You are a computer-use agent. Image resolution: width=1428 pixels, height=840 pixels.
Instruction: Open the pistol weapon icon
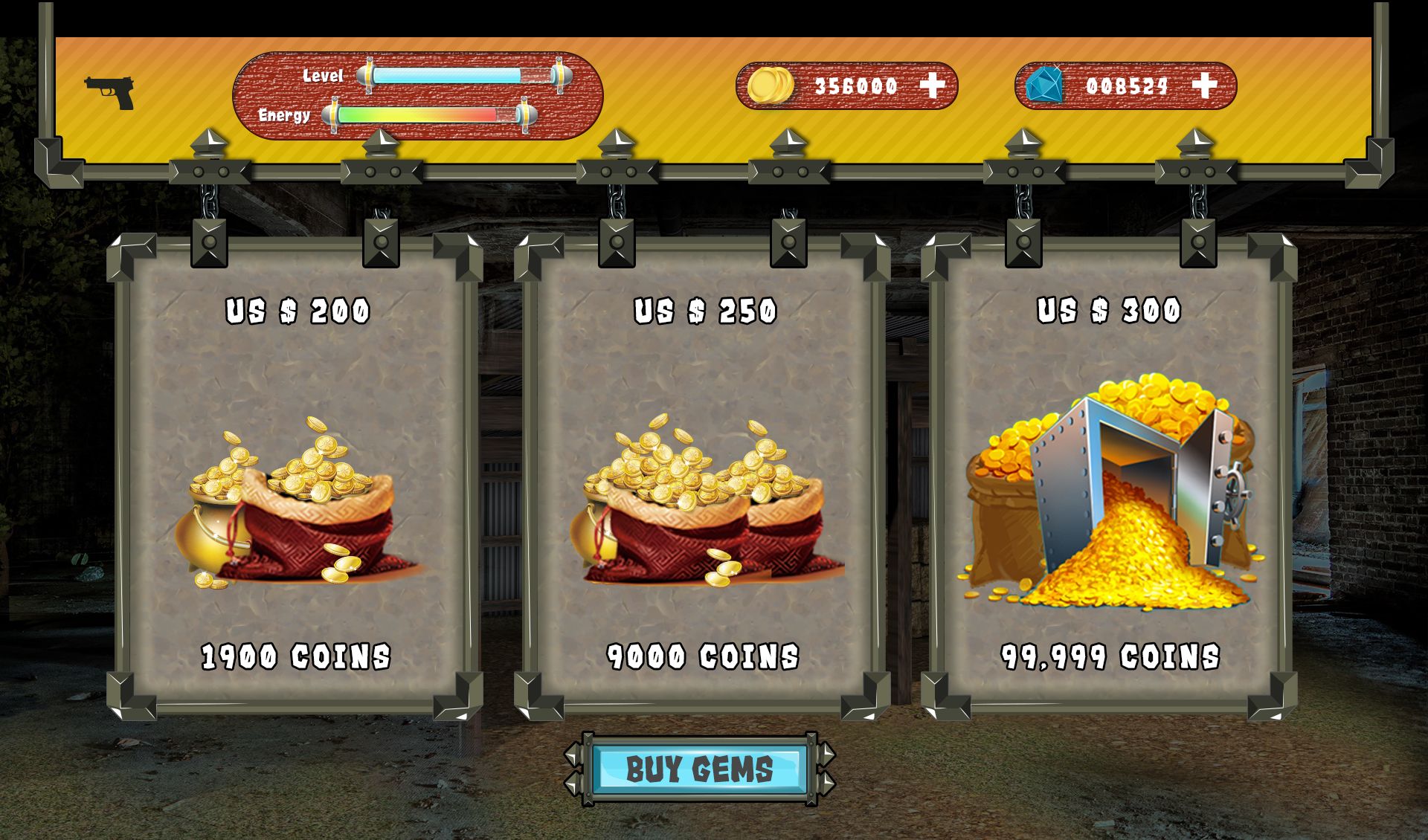pyautogui.click(x=110, y=92)
